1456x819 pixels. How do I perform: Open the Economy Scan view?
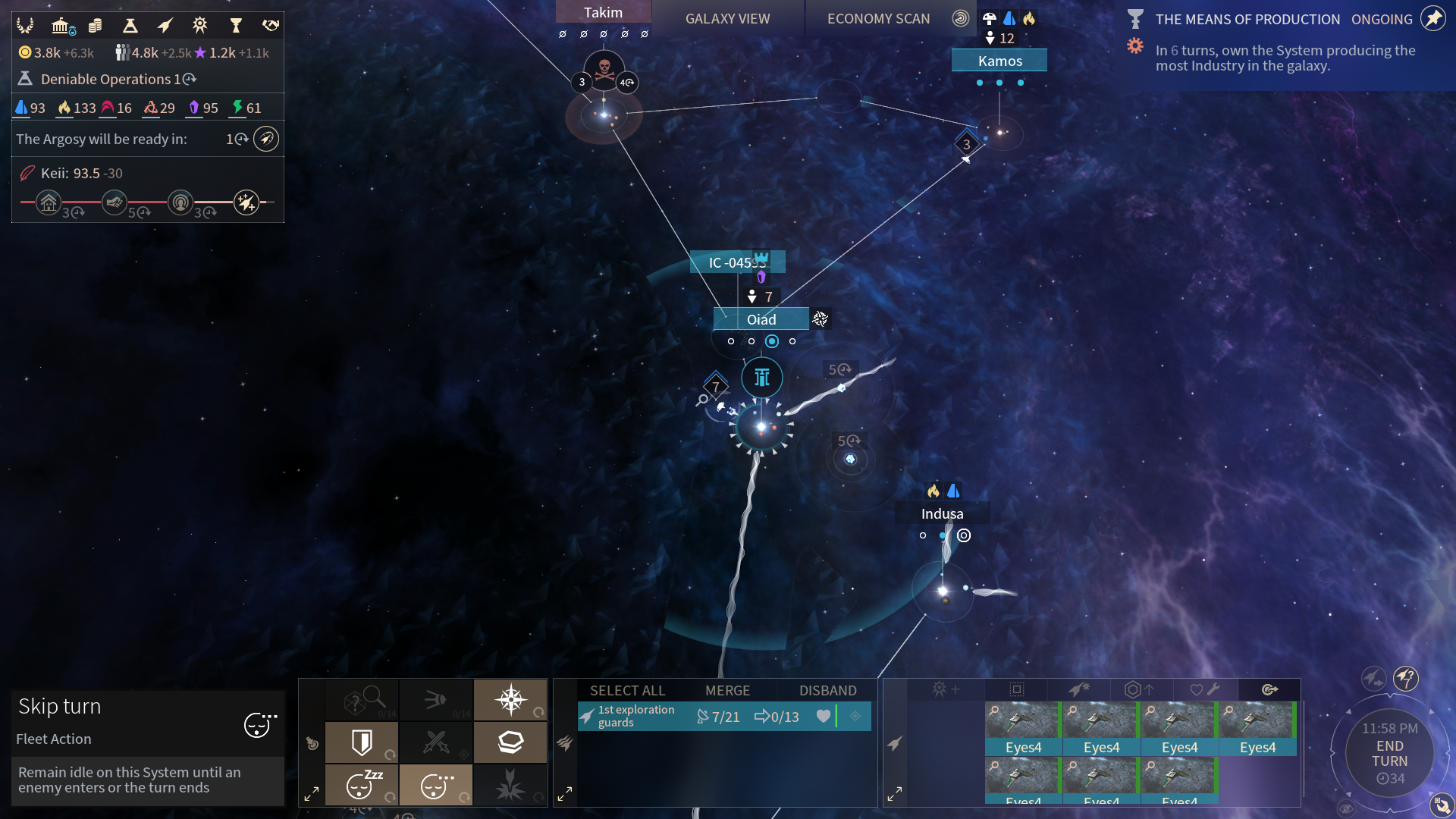coord(878,19)
